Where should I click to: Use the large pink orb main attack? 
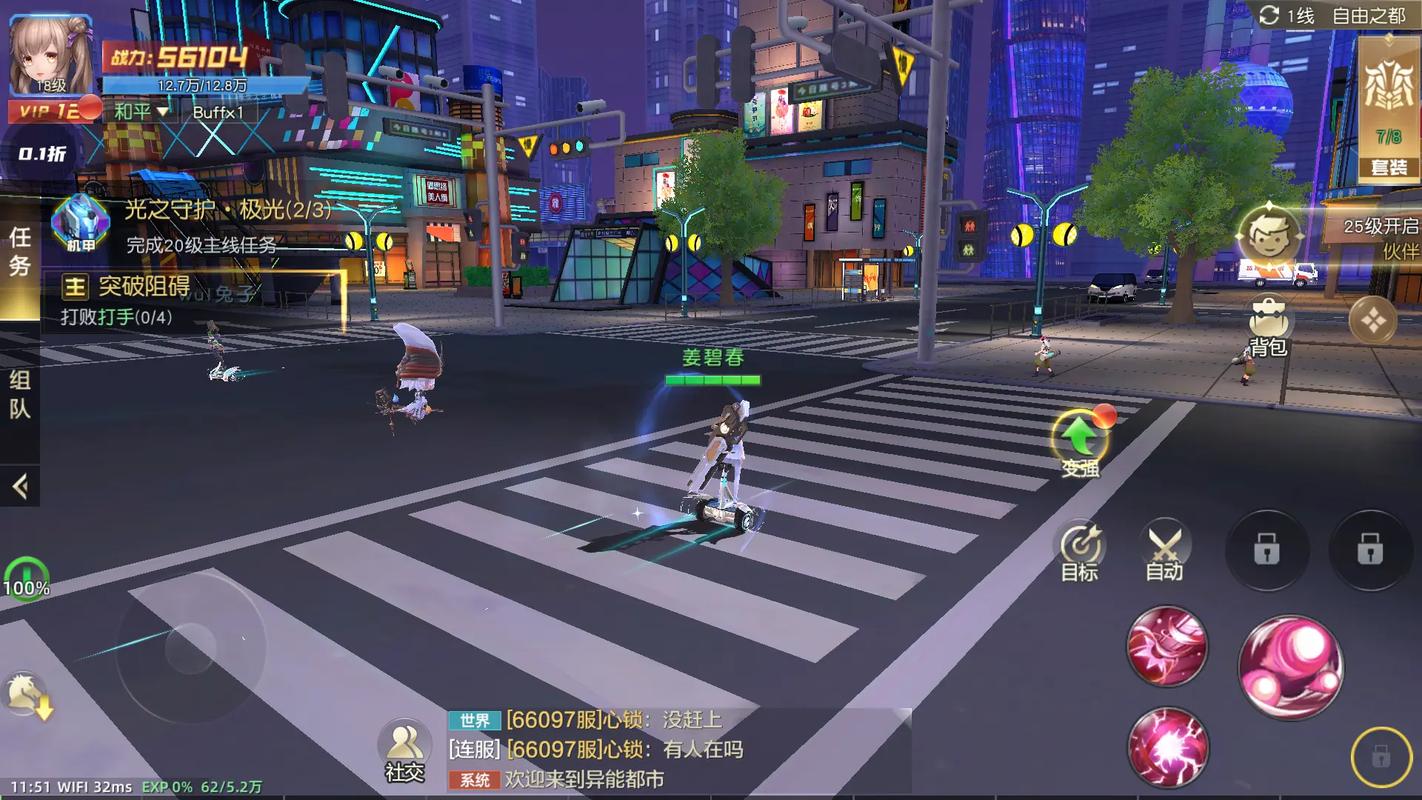[1290, 667]
